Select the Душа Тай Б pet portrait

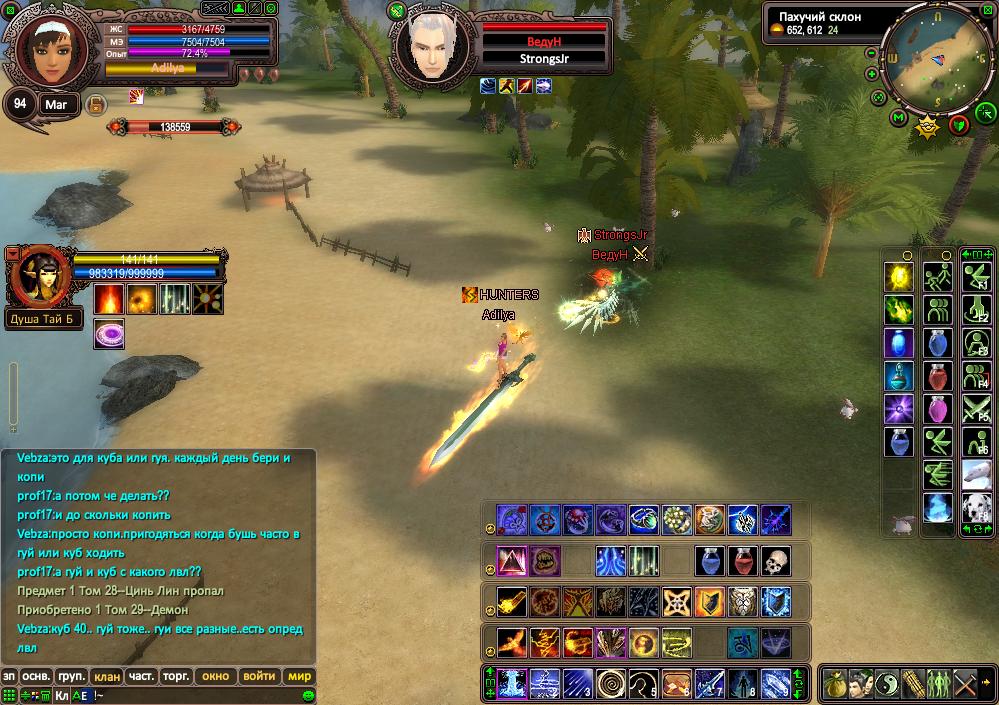38,278
